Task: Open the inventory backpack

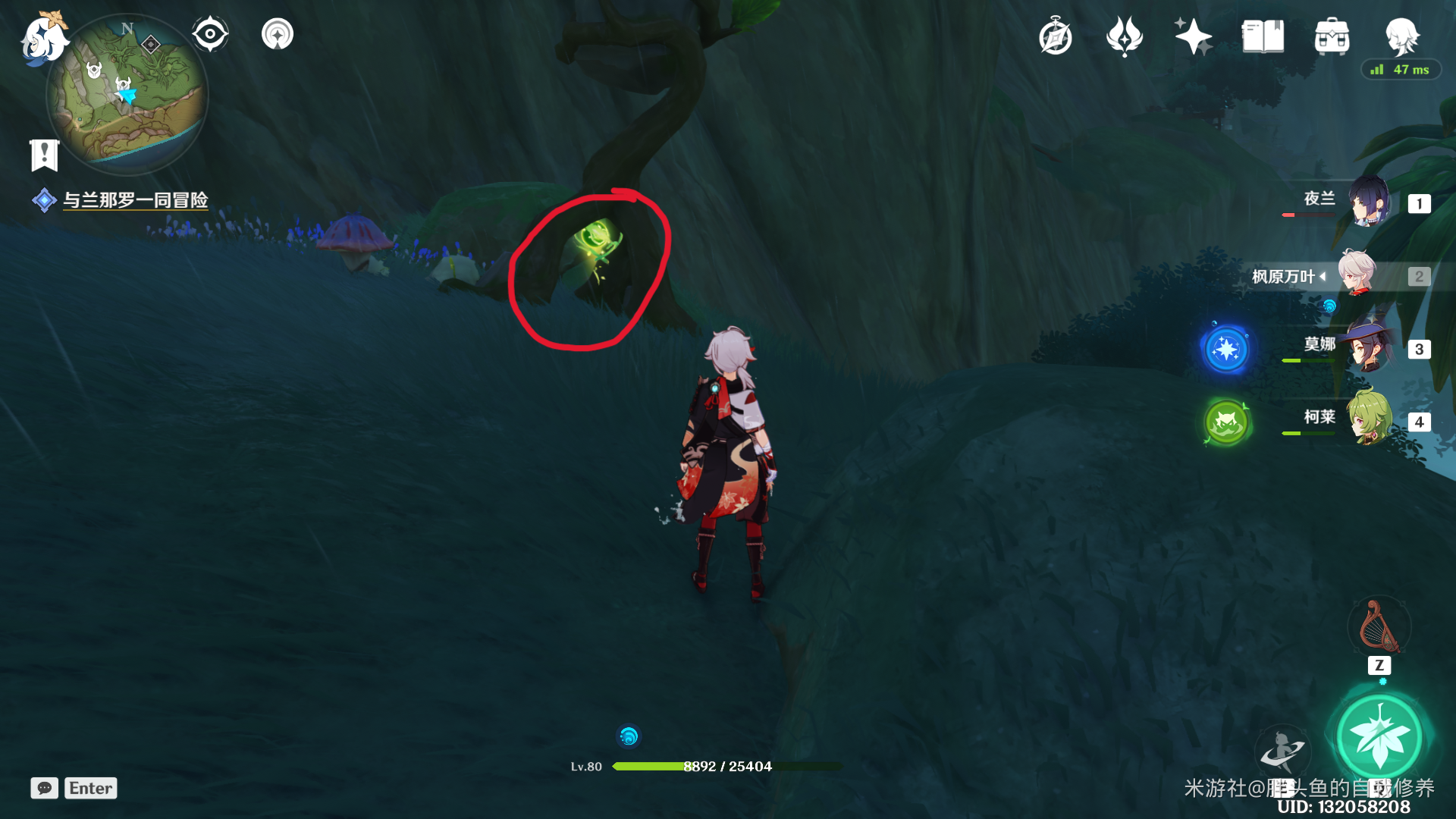Action: (1332, 36)
